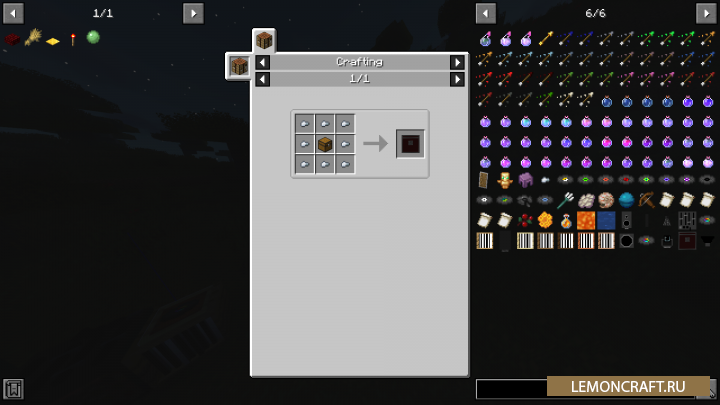Viewport: 720px width, 405px height.
Task: Choose the slimeball in bookmarks
Action: (93, 37)
